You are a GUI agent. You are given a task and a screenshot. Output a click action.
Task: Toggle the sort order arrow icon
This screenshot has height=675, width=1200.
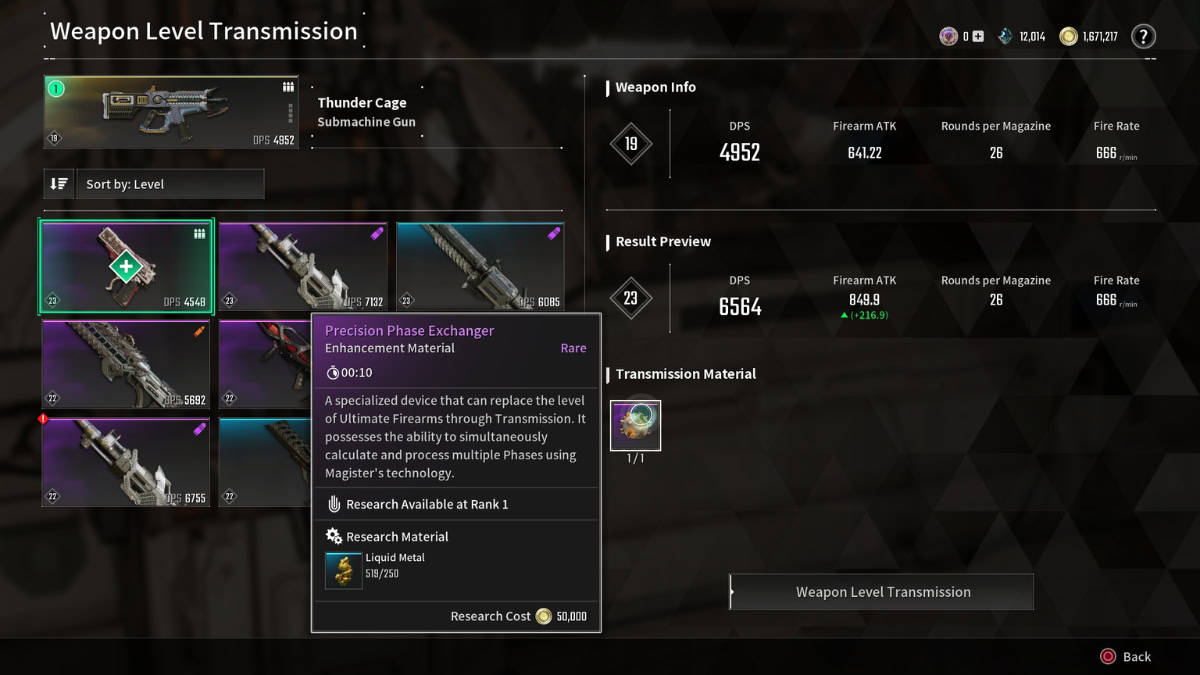pyautogui.click(x=59, y=184)
